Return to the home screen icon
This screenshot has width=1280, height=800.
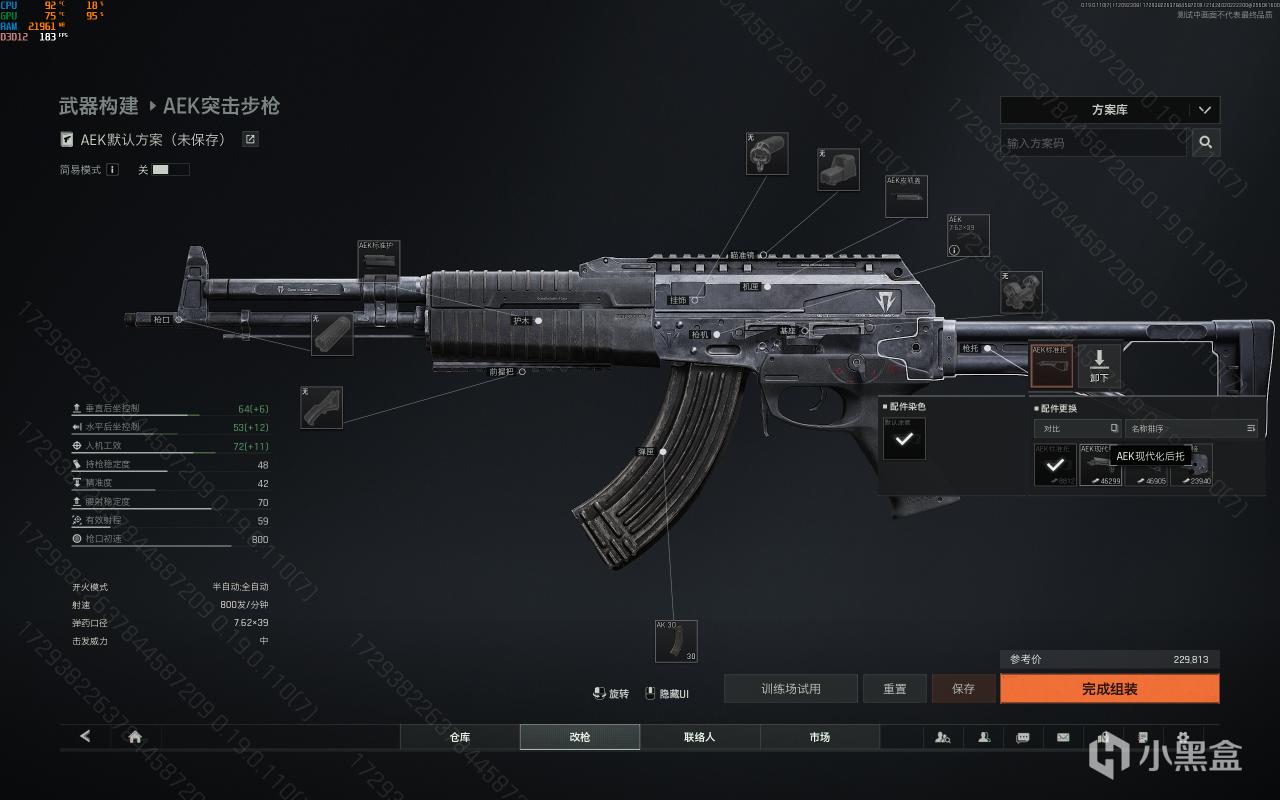click(135, 737)
